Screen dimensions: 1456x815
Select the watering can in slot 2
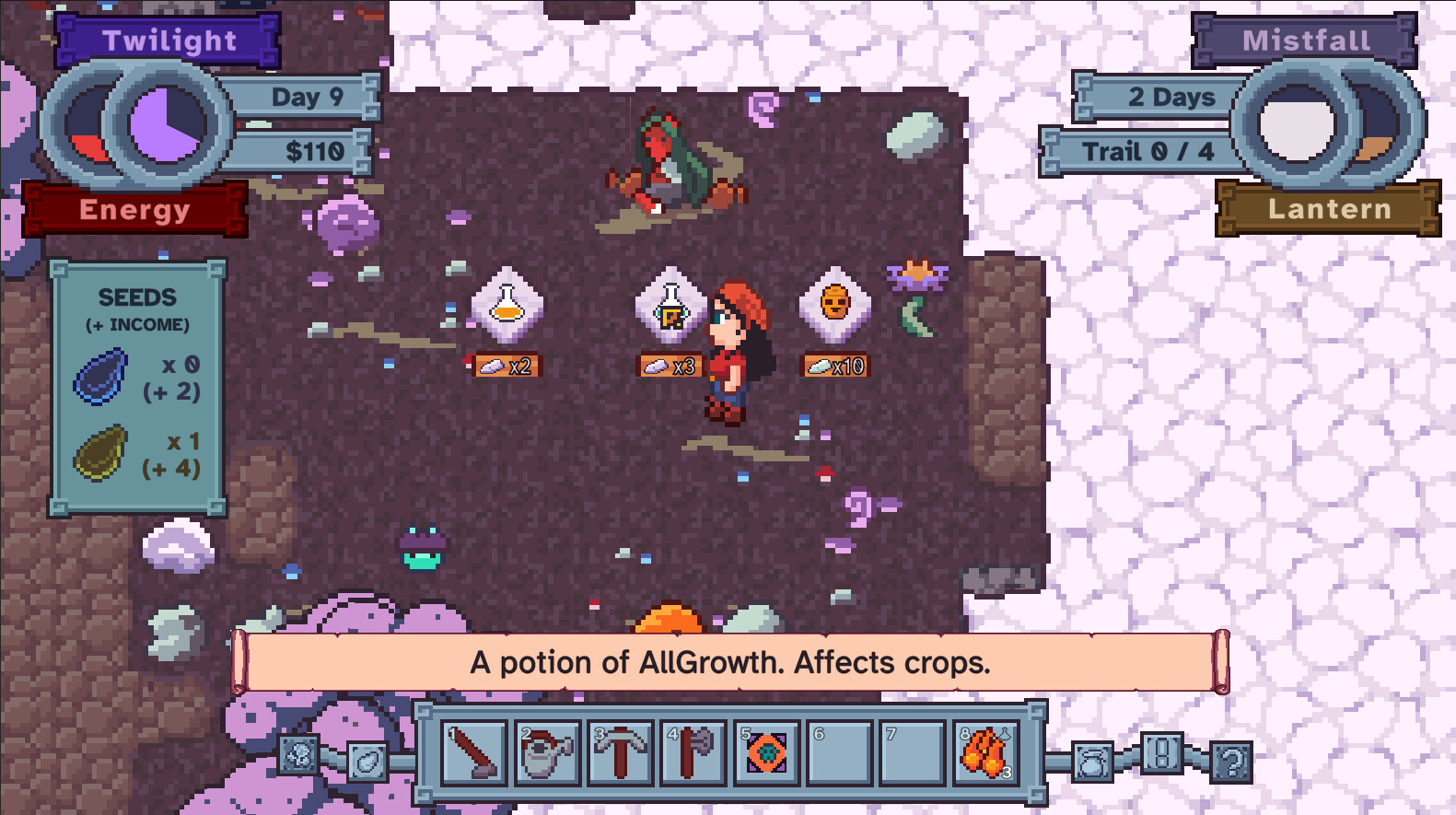pos(547,755)
